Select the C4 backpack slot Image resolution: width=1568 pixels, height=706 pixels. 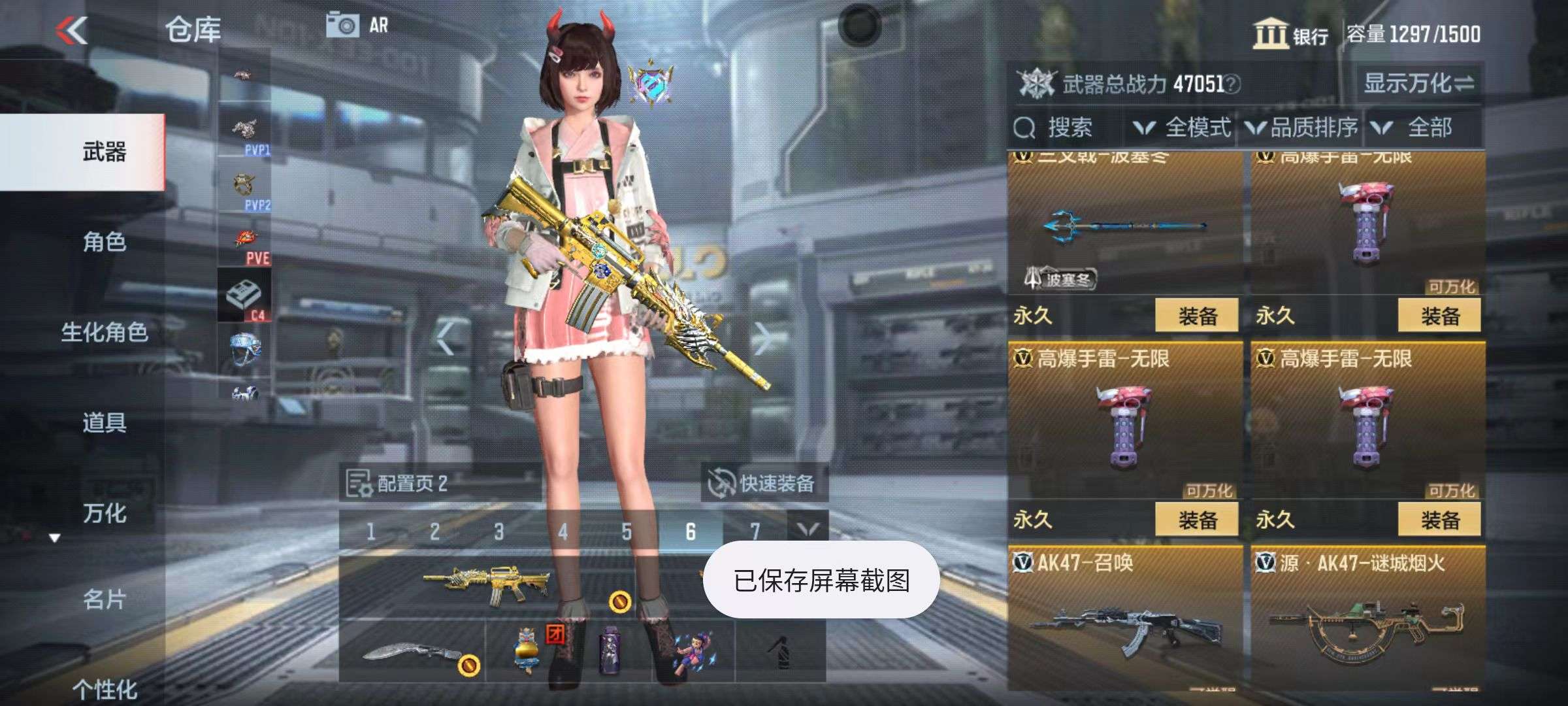click(244, 295)
